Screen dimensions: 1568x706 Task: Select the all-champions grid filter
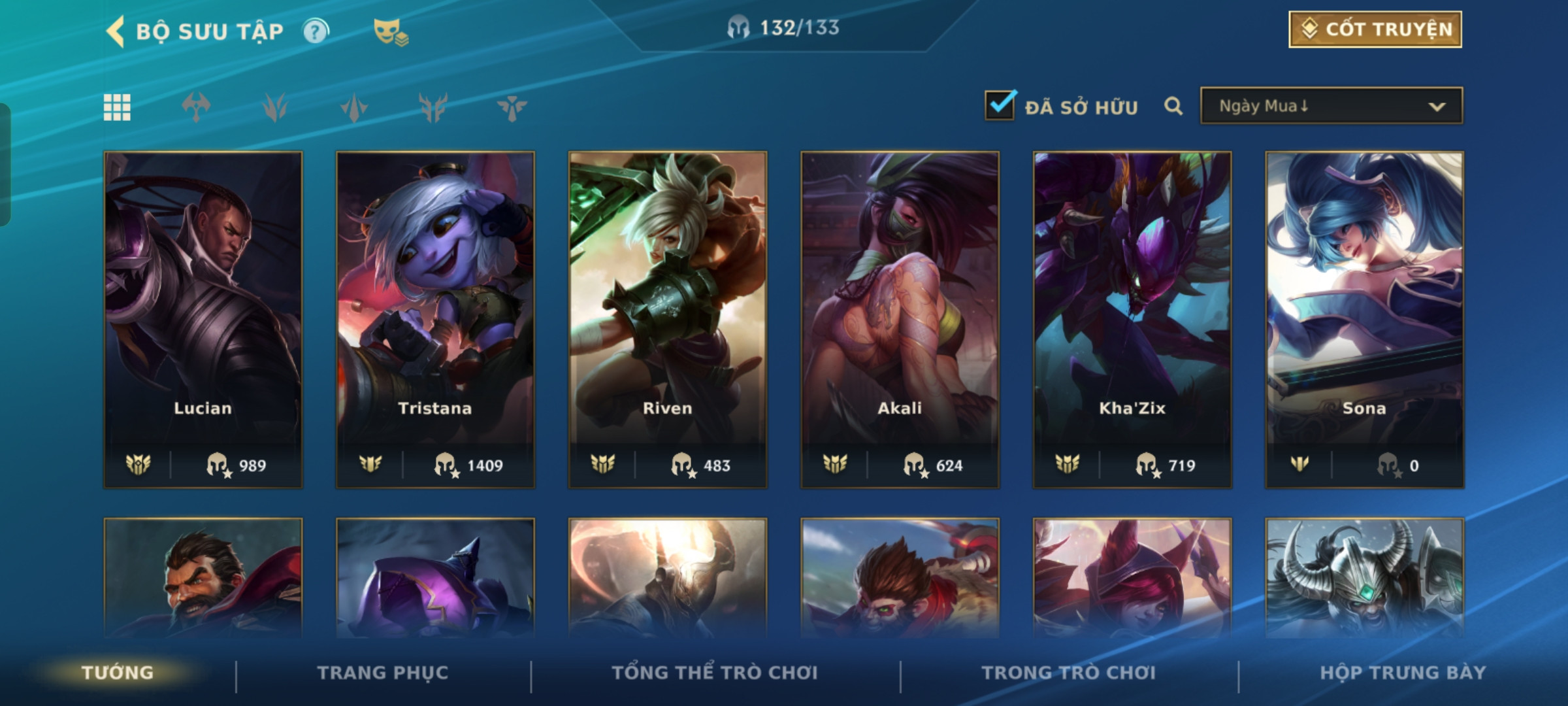[117, 107]
